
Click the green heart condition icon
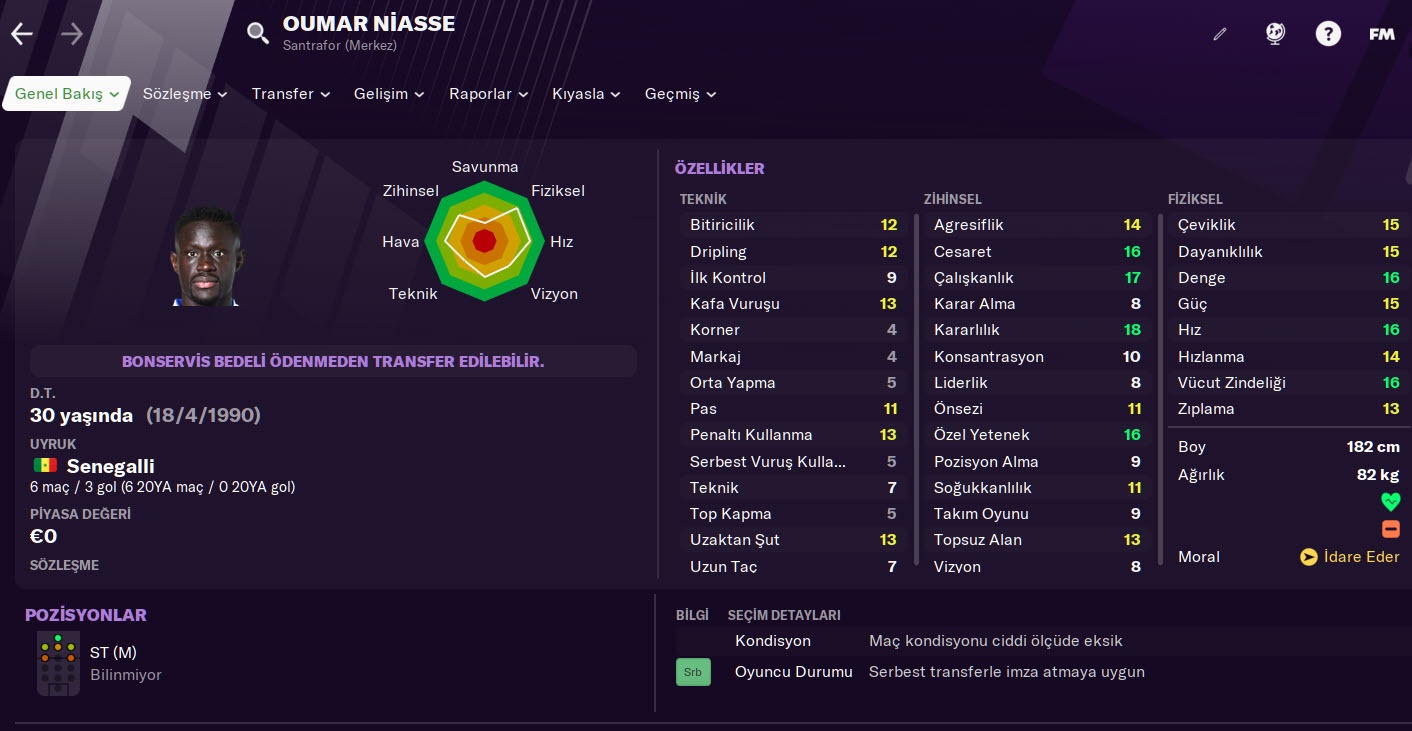point(1390,502)
